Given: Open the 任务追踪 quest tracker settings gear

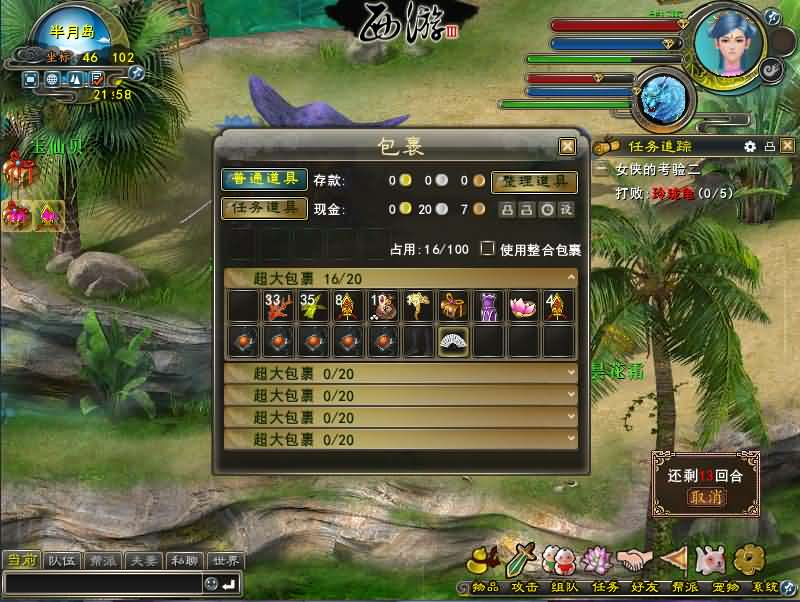Looking at the screenshot, I should [750, 146].
